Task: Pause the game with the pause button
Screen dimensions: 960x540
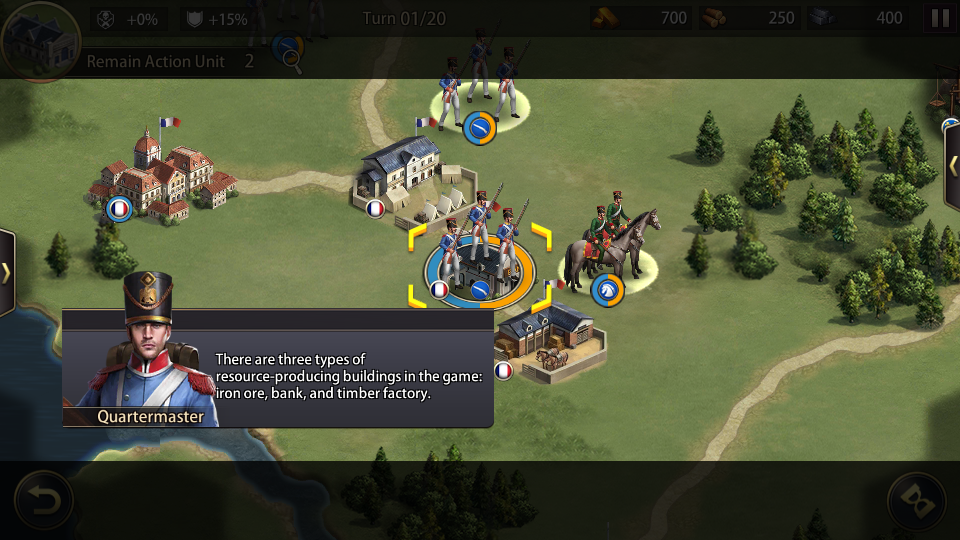Action: [940, 18]
